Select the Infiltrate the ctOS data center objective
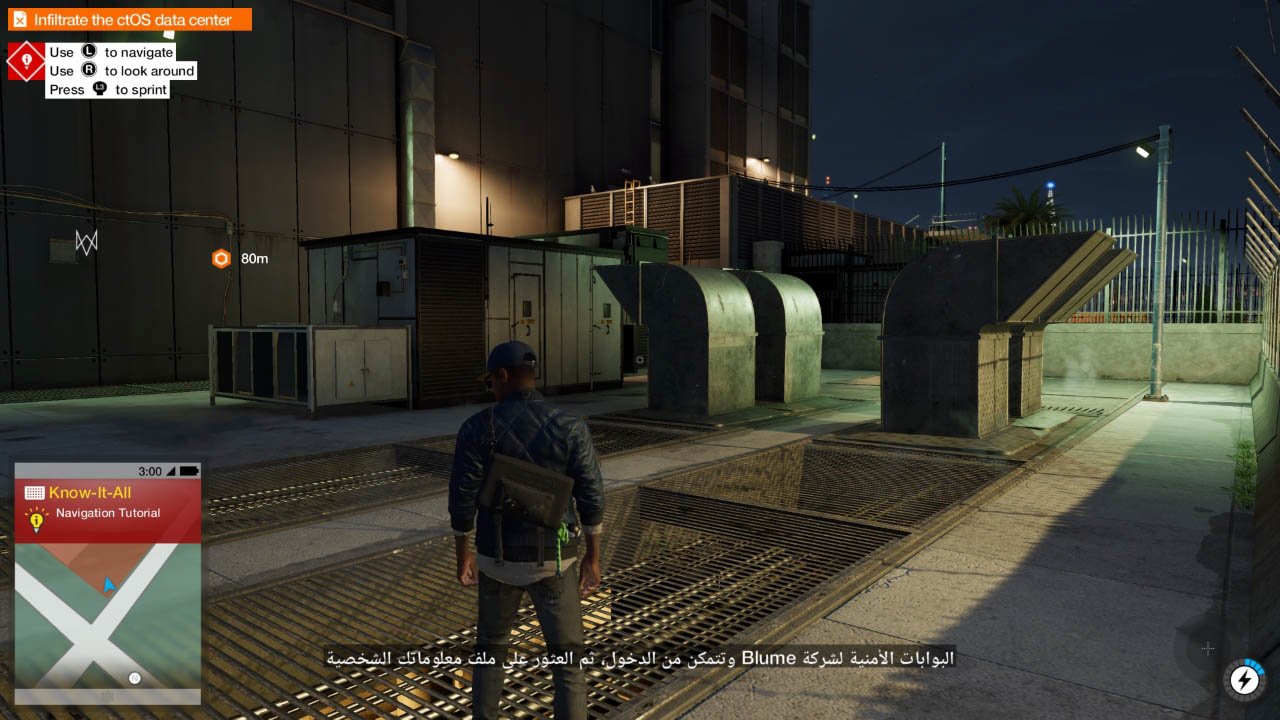1280x720 pixels. pyautogui.click(x=130, y=19)
